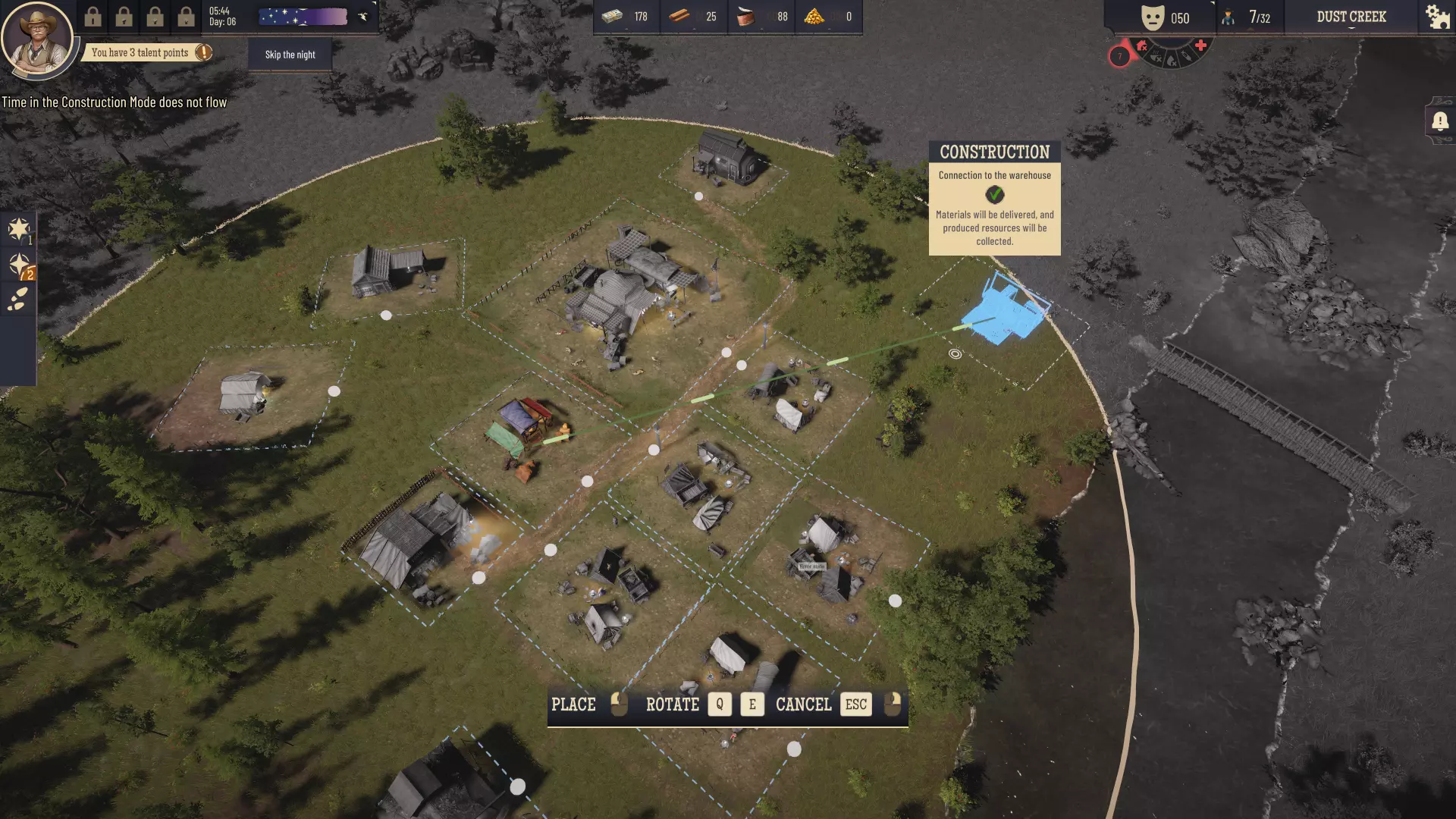Open the notification bell on the right edge
1456x819 pixels.
pyautogui.click(x=1440, y=121)
